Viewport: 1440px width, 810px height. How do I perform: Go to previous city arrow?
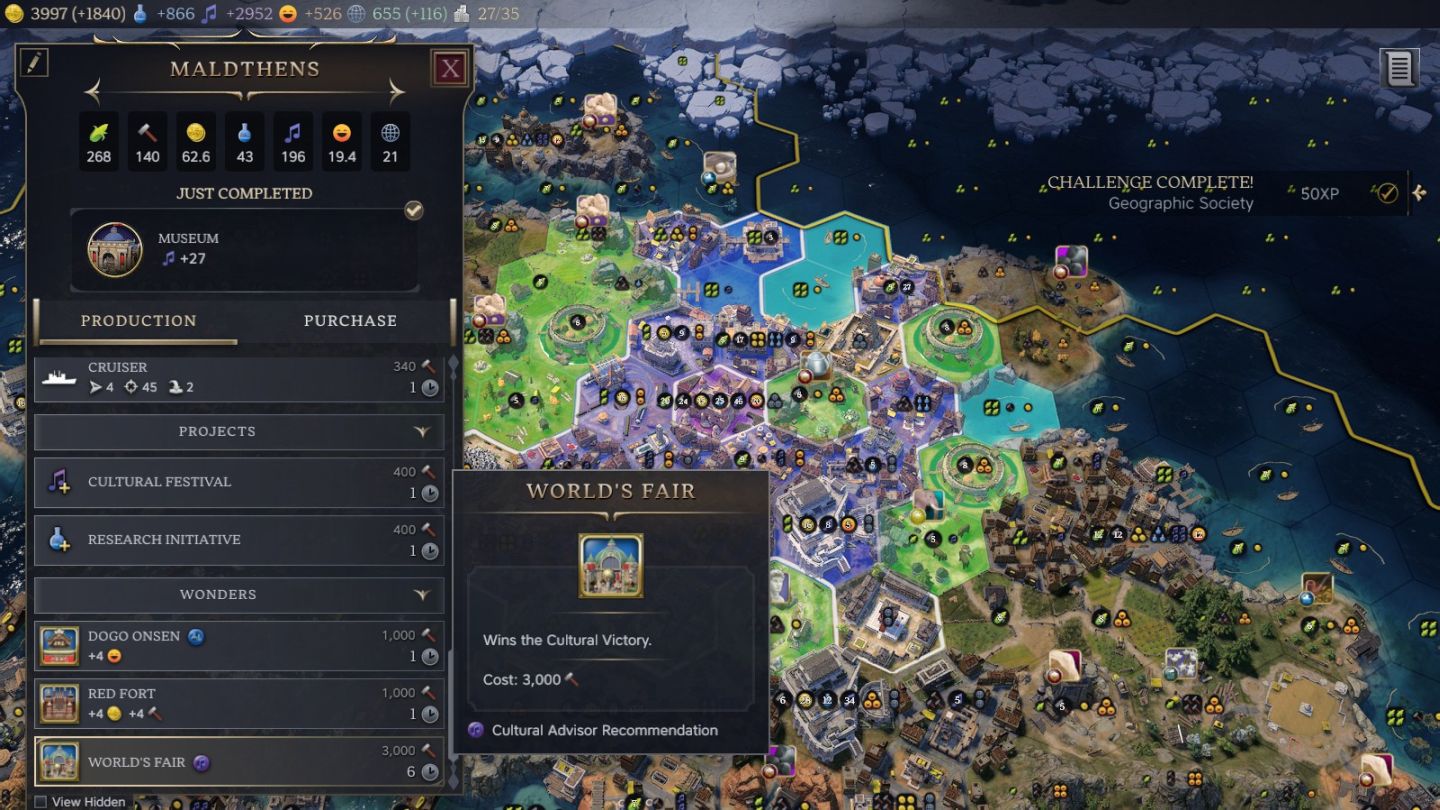click(93, 93)
